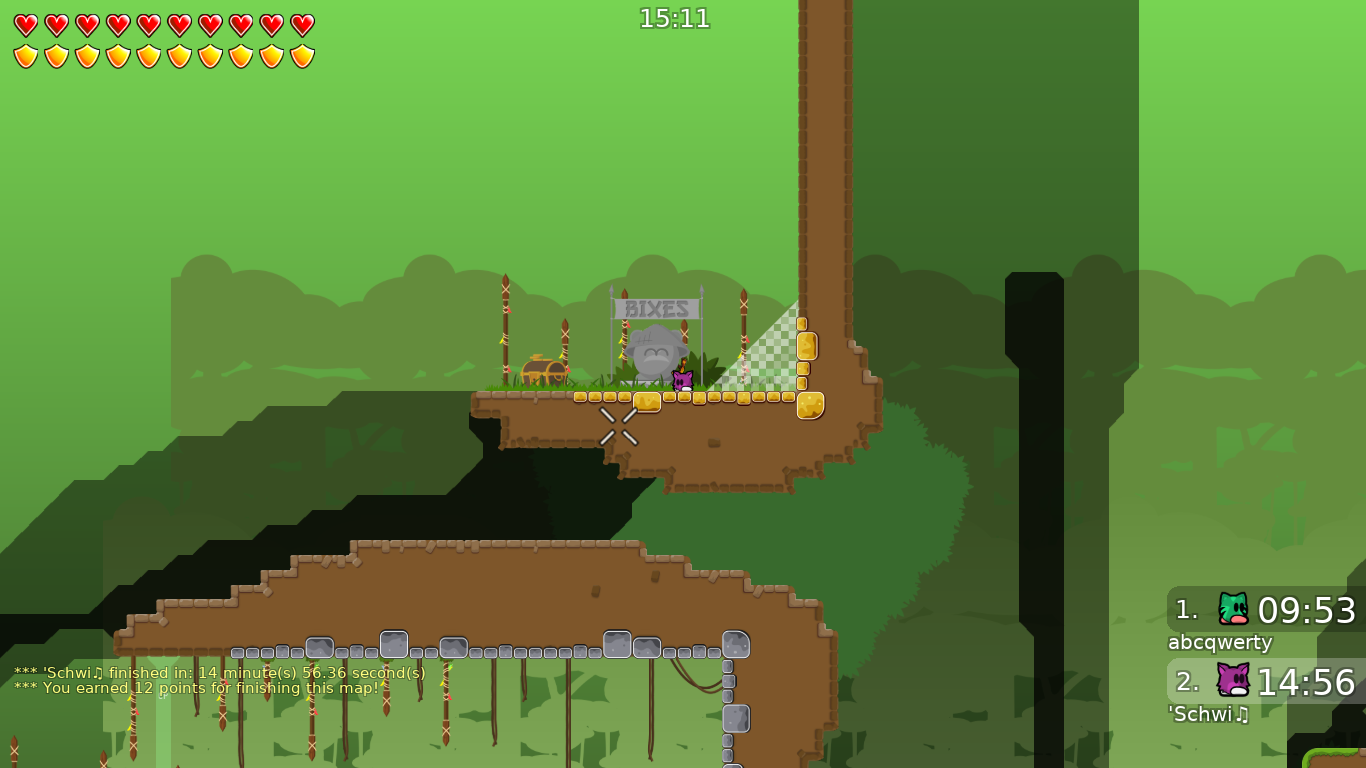Click the purple cat player character
This screenshot has width=1366, height=768.
[x=685, y=379]
